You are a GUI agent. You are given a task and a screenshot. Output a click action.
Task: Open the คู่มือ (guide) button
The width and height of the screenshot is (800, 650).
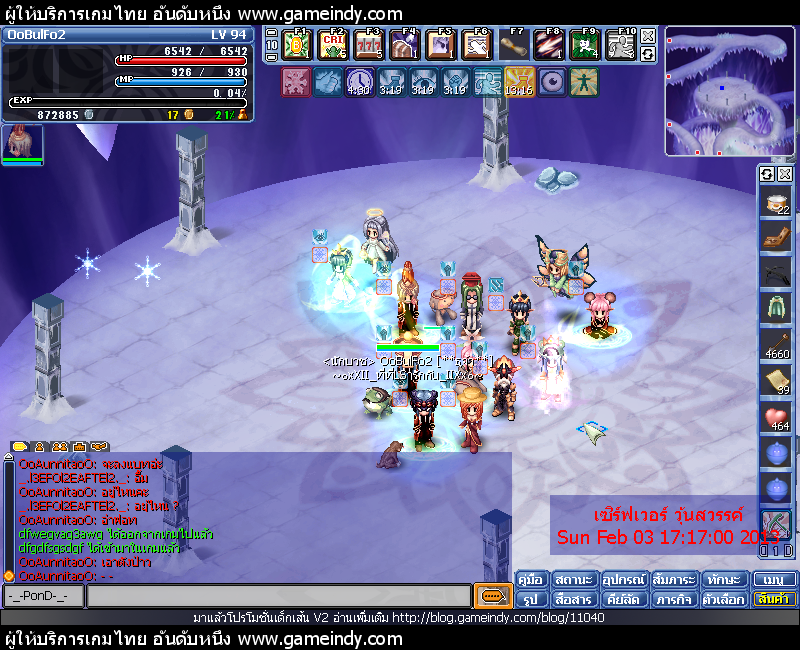tap(532, 580)
